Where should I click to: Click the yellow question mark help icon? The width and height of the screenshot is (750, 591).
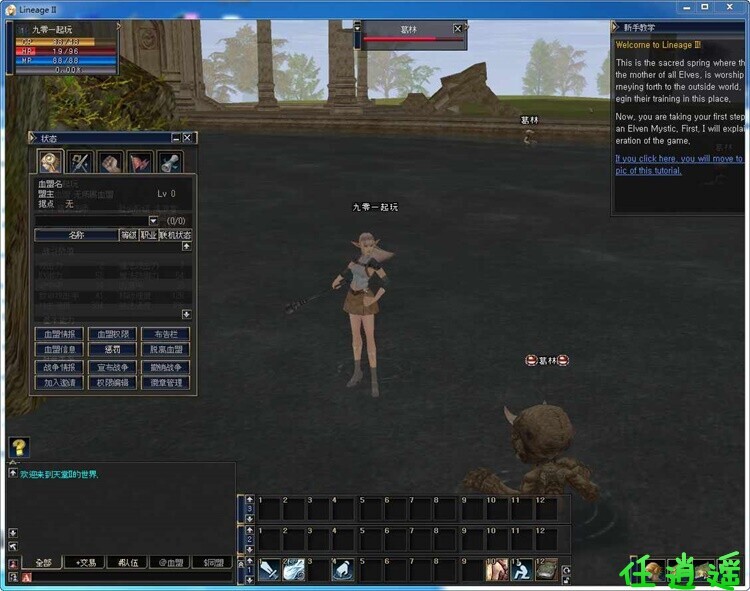coord(18,447)
